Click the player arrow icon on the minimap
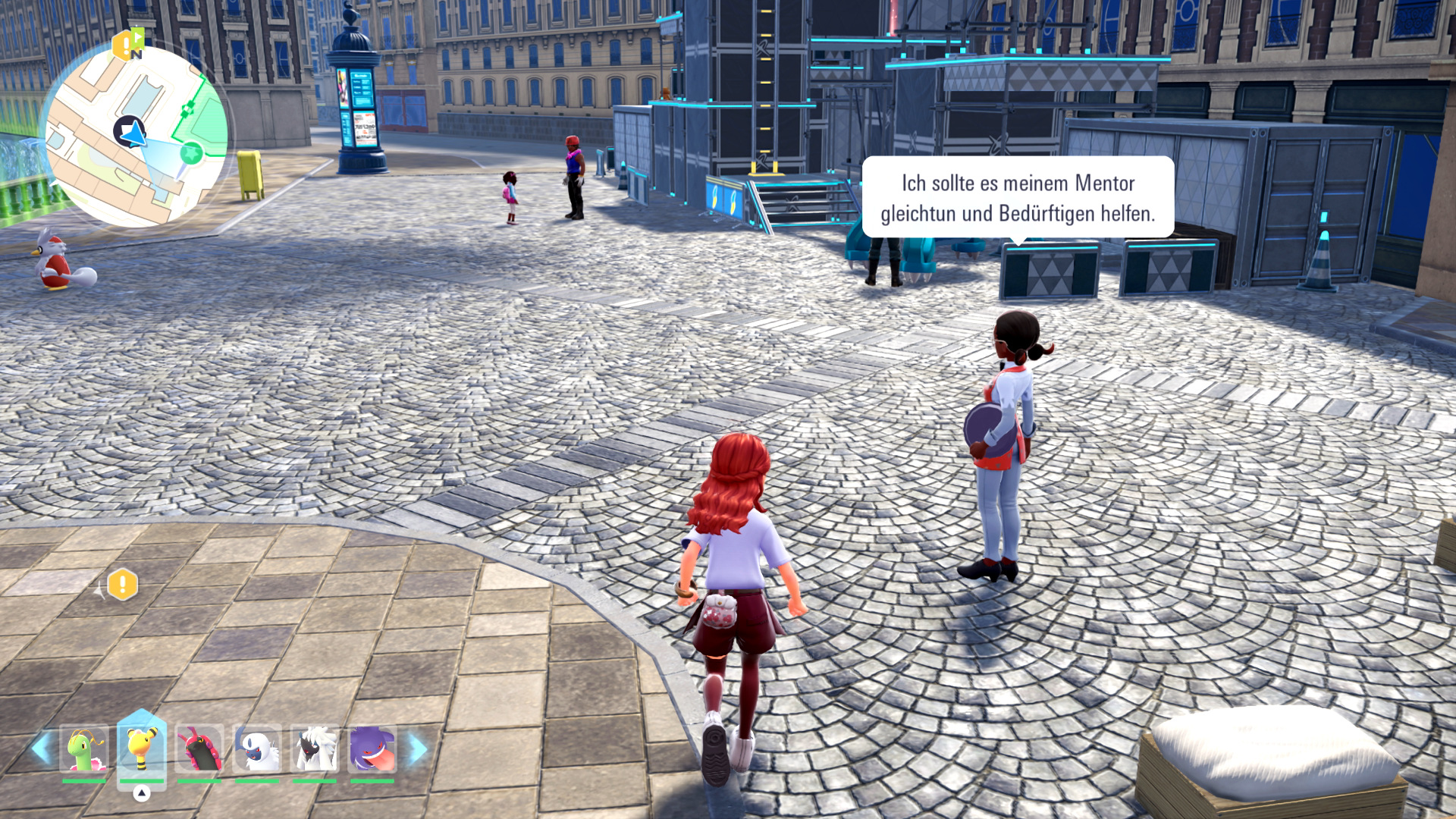 click(x=130, y=133)
